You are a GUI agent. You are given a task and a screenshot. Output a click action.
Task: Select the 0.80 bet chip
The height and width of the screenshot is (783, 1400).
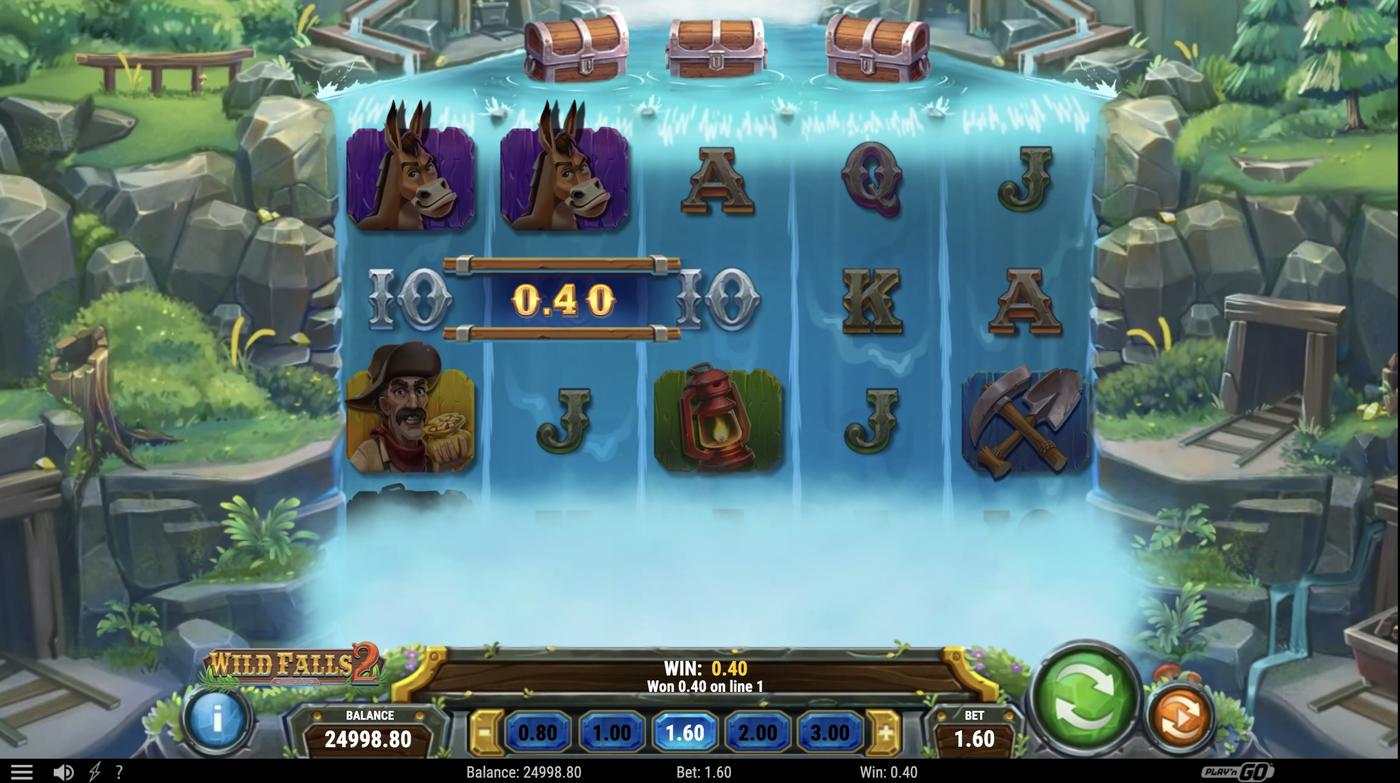tap(537, 731)
